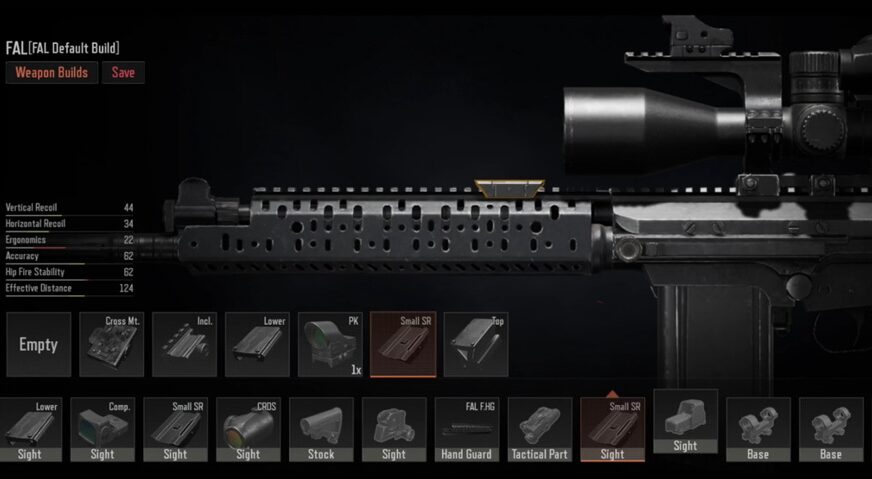Open the Weapon Builds list
Screen dimensions: 872x479
(x=52, y=72)
